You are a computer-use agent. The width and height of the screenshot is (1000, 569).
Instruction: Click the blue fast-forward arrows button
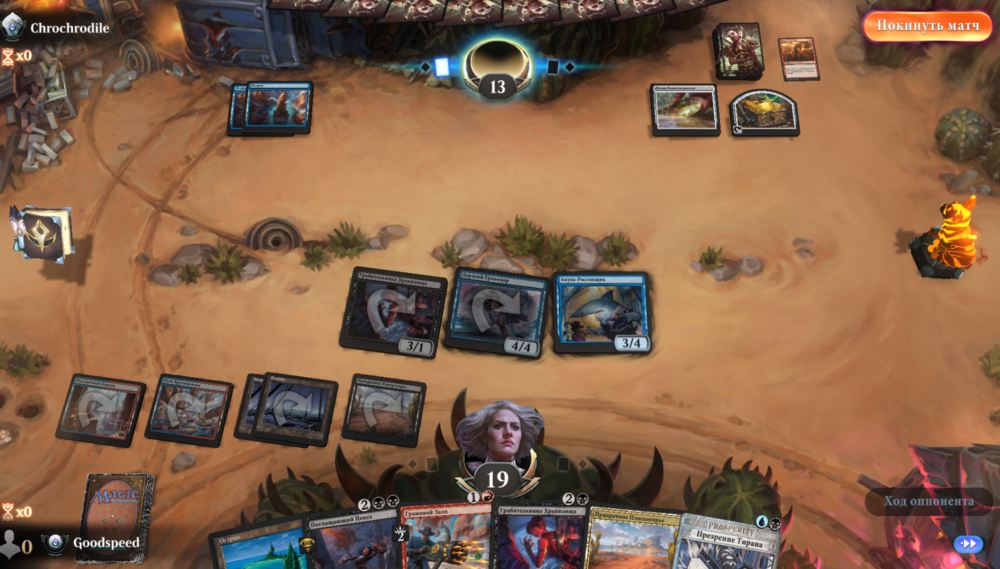(x=967, y=544)
